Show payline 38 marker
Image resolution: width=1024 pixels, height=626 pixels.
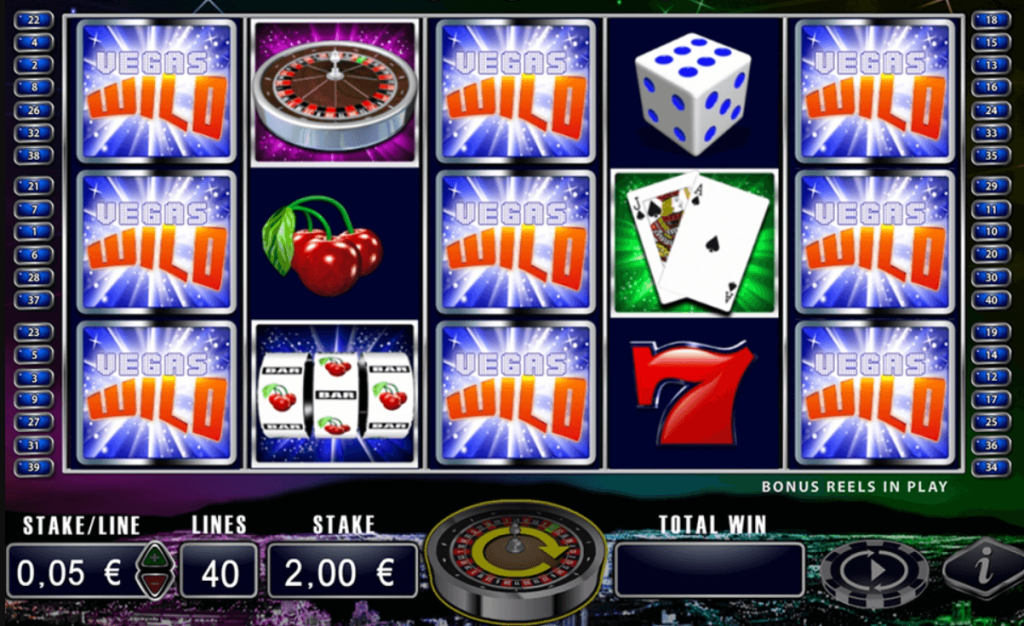tap(34, 155)
